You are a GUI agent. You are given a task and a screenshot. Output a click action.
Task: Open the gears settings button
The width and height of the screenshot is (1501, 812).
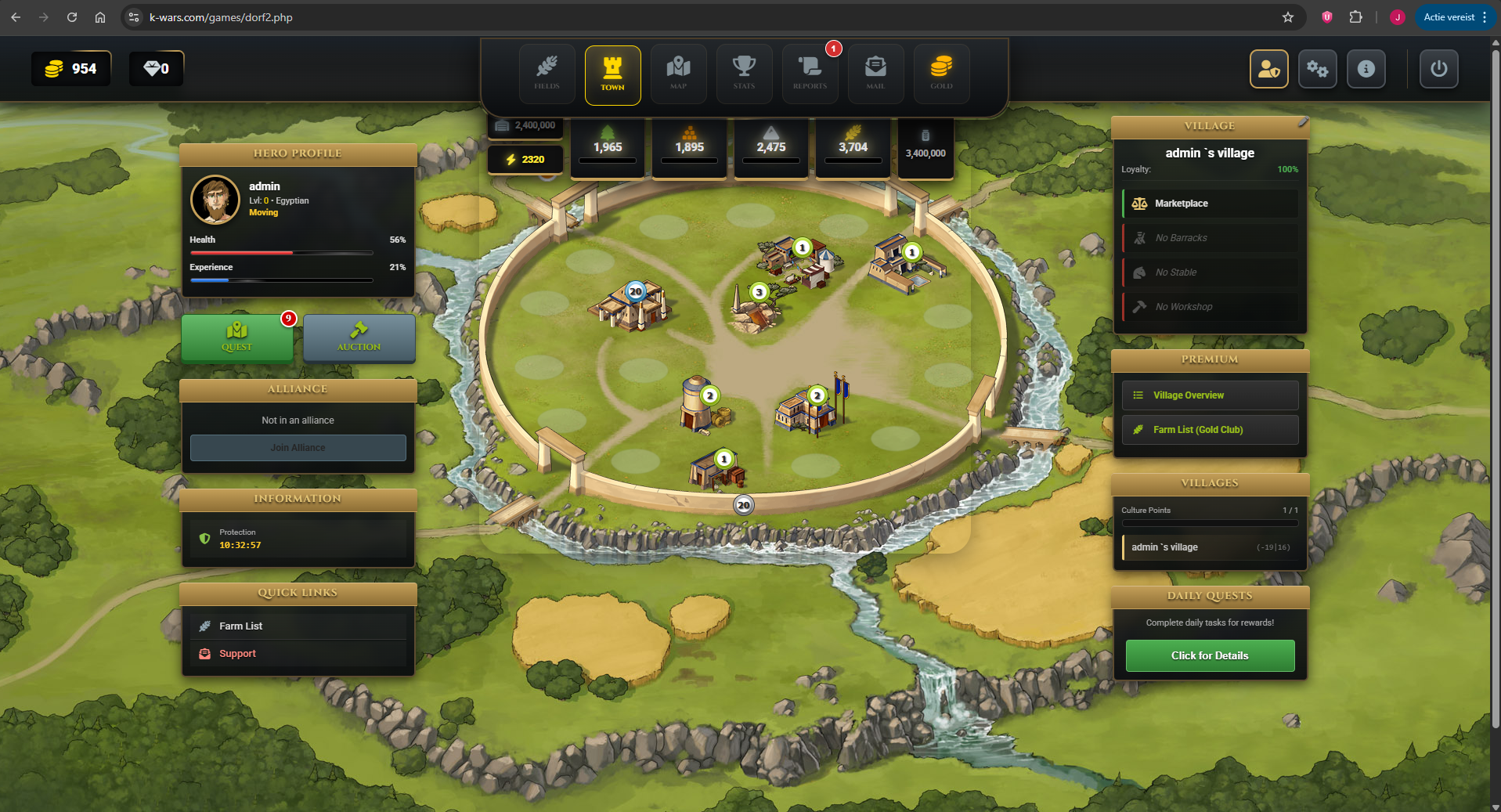(1317, 69)
